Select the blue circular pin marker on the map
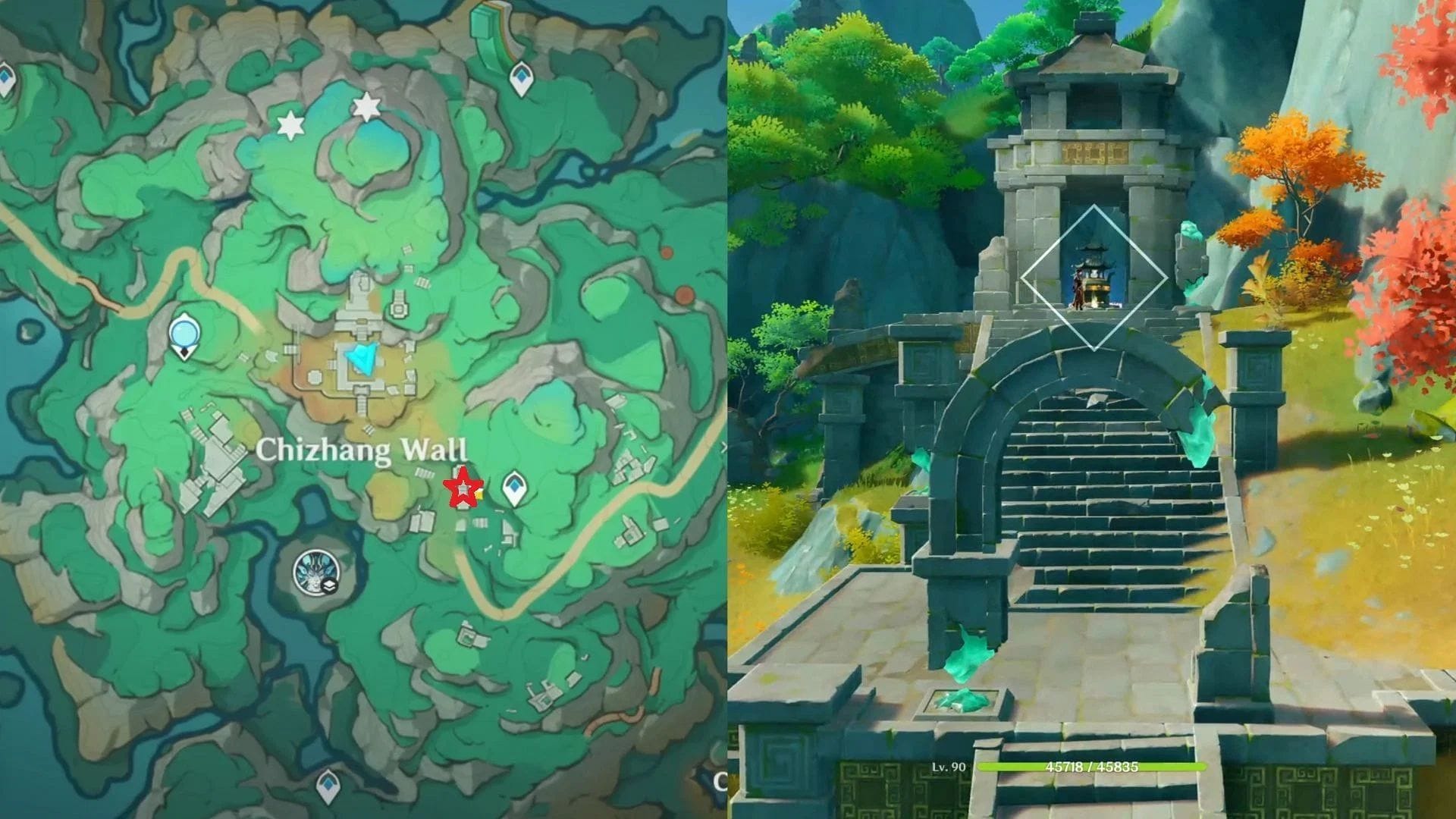The height and width of the screenshot is (819, 1456). tap(183, 332)
